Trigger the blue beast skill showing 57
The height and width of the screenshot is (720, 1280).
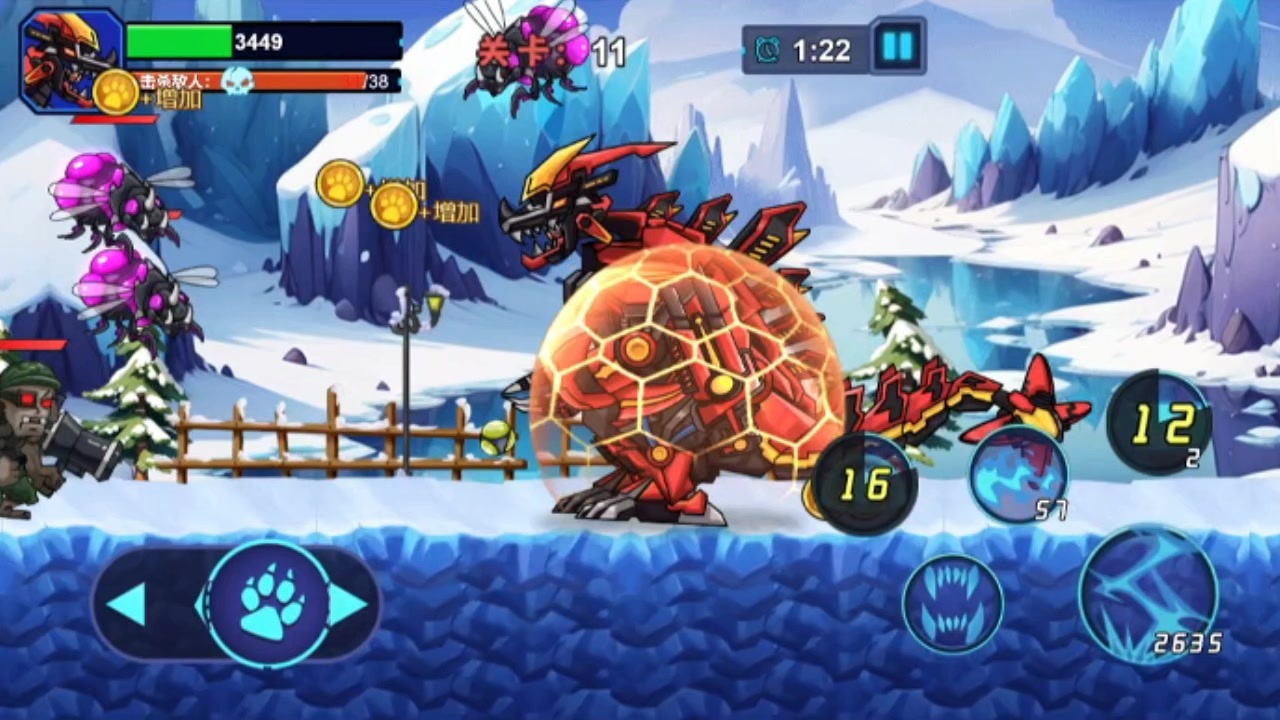[1018, 474]
